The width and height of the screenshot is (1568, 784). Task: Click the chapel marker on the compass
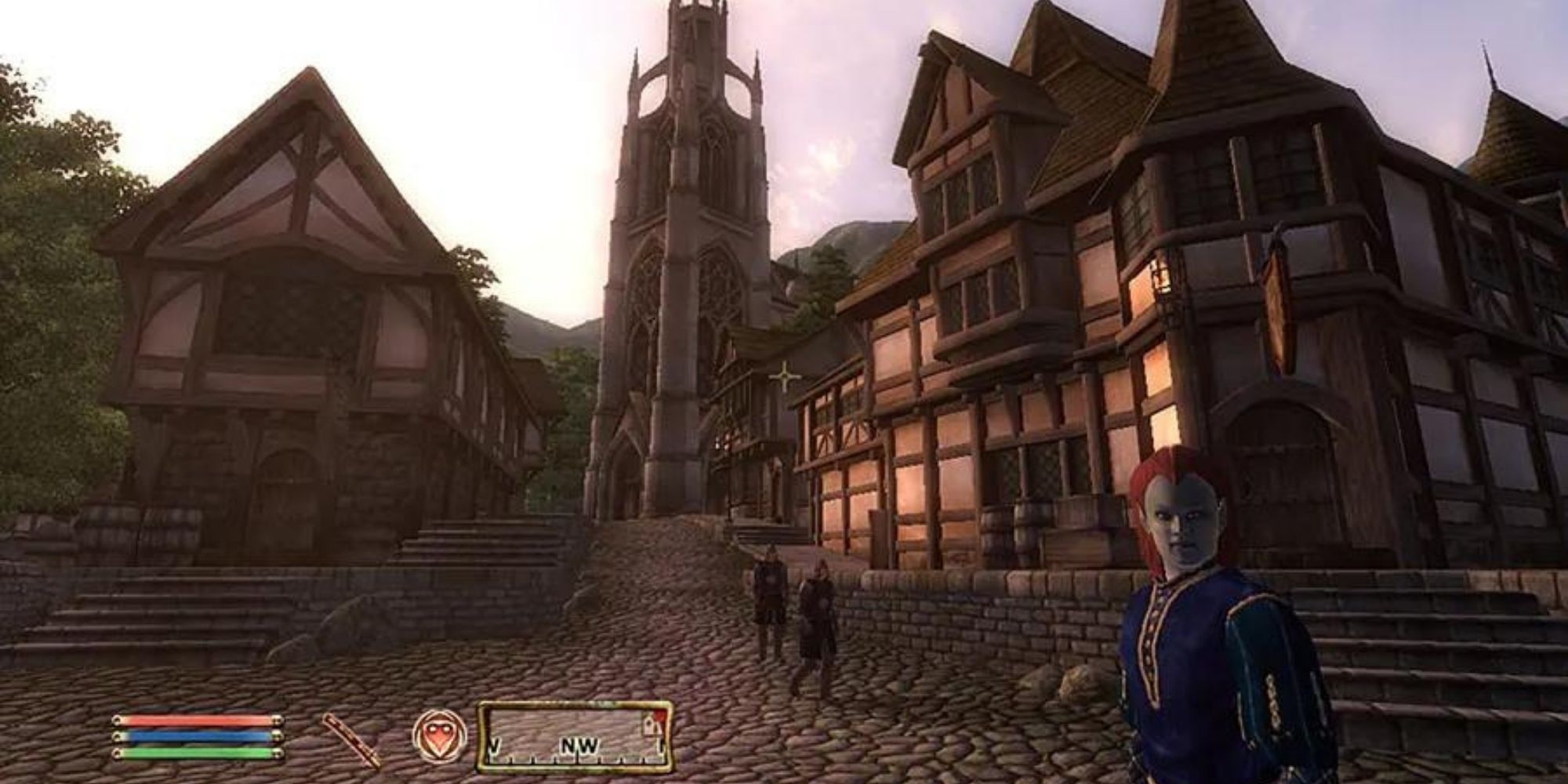(650, 726)
